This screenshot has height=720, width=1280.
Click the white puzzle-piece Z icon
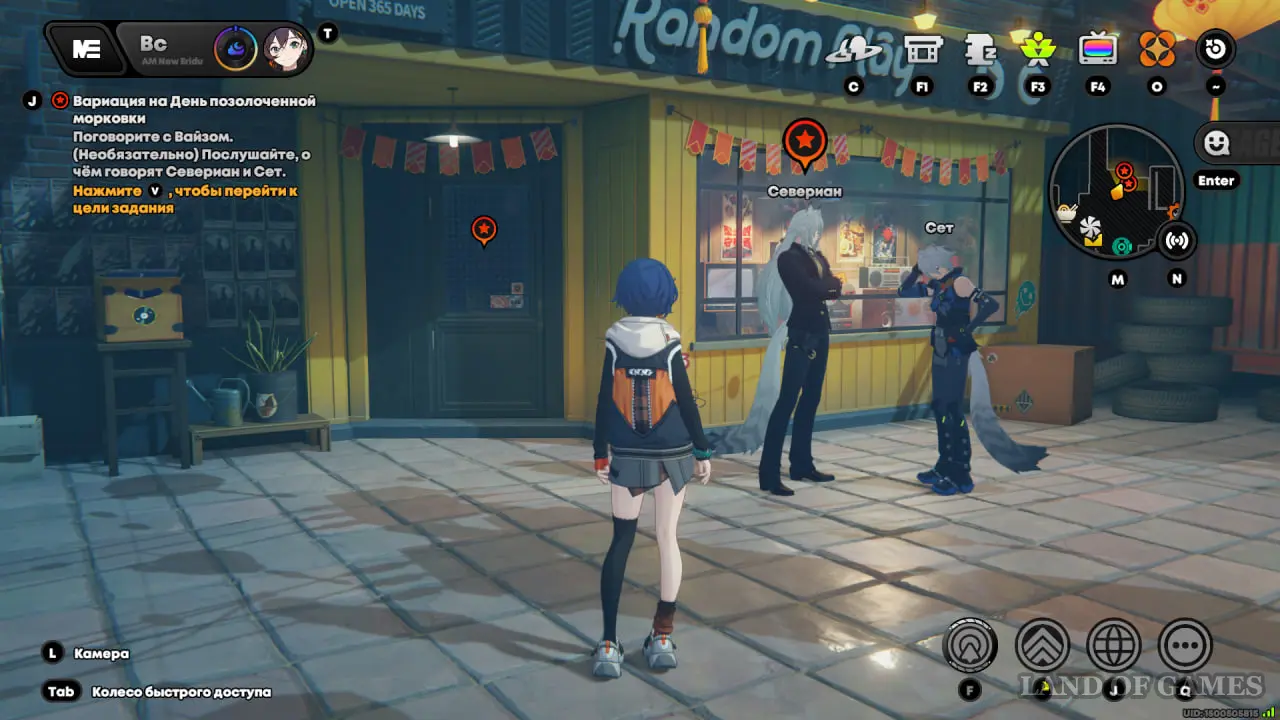coord(979,49)
